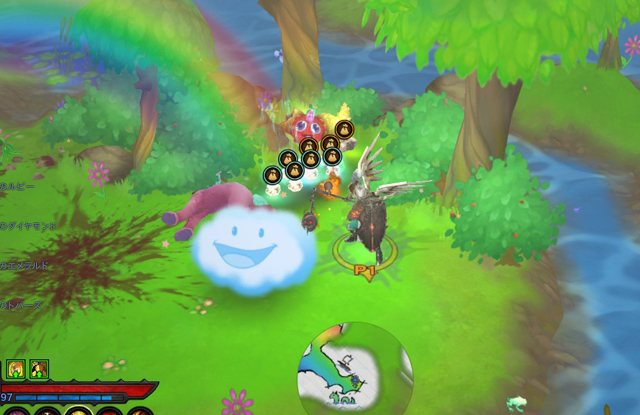Pick up the エメラルド loot label
Image resolution: width=640 pixels, height=415 pixels.
coord(21,266)
